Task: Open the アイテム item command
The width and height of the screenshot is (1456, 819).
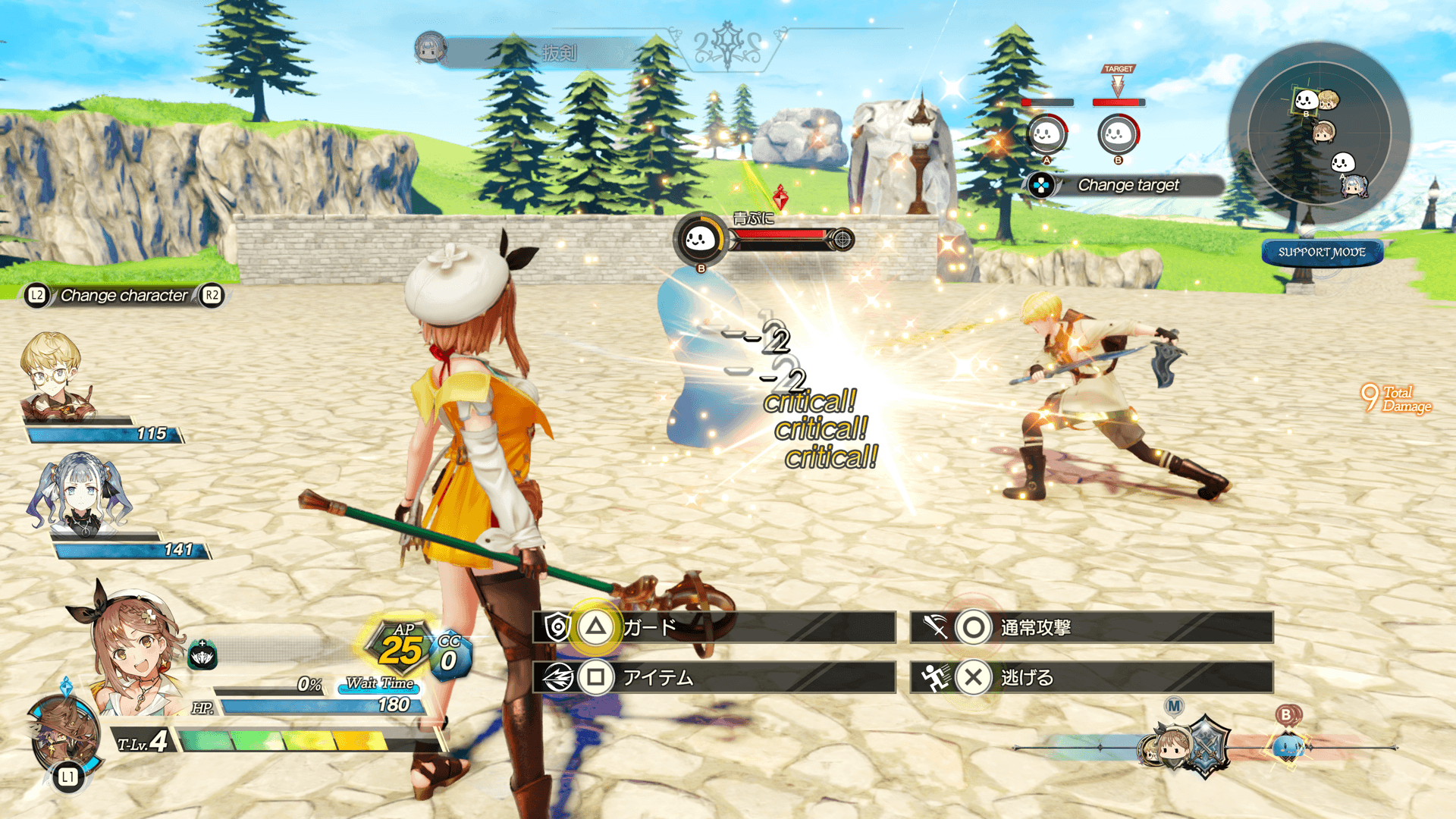Action: [714, 677]
